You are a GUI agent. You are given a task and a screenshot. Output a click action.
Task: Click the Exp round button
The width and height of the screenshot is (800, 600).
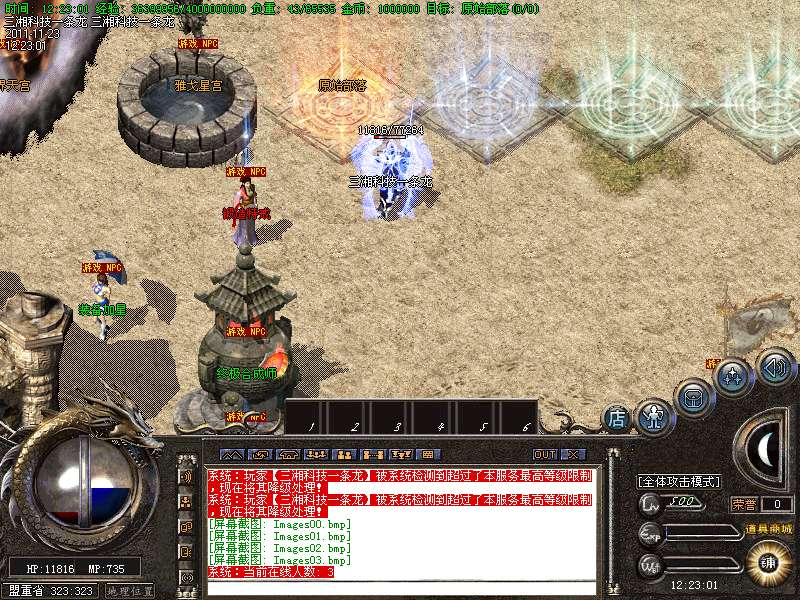coord(651,533)
